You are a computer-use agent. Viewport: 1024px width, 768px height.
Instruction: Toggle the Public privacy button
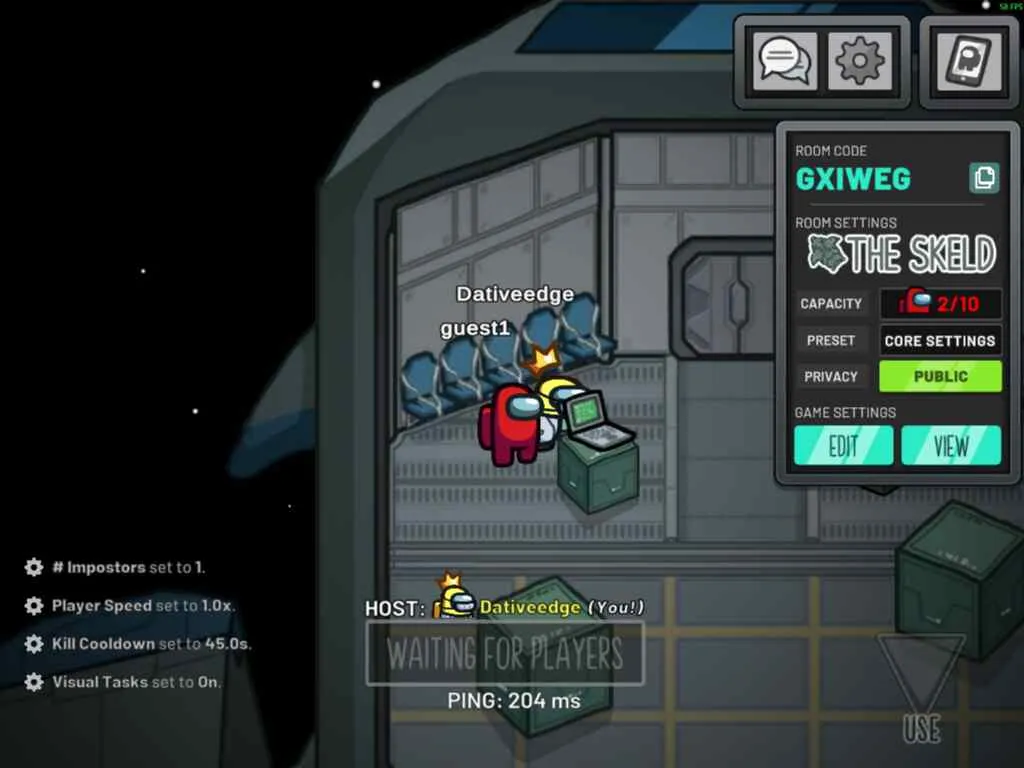tap(940, 376)
